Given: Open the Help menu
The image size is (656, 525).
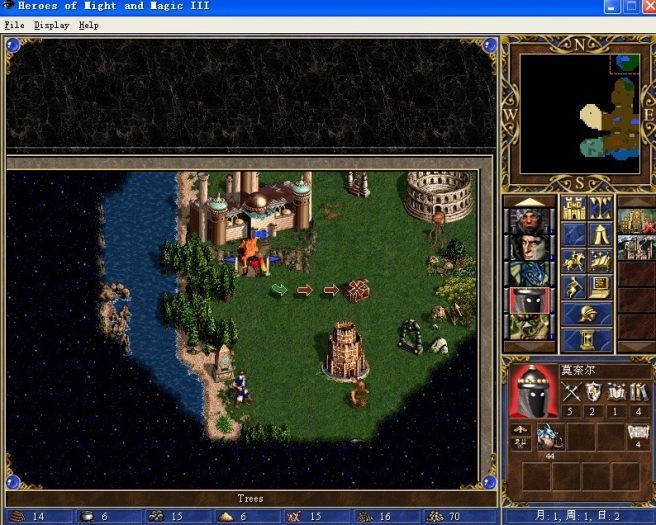Looking at the screenshot, I should pos(88,25).
